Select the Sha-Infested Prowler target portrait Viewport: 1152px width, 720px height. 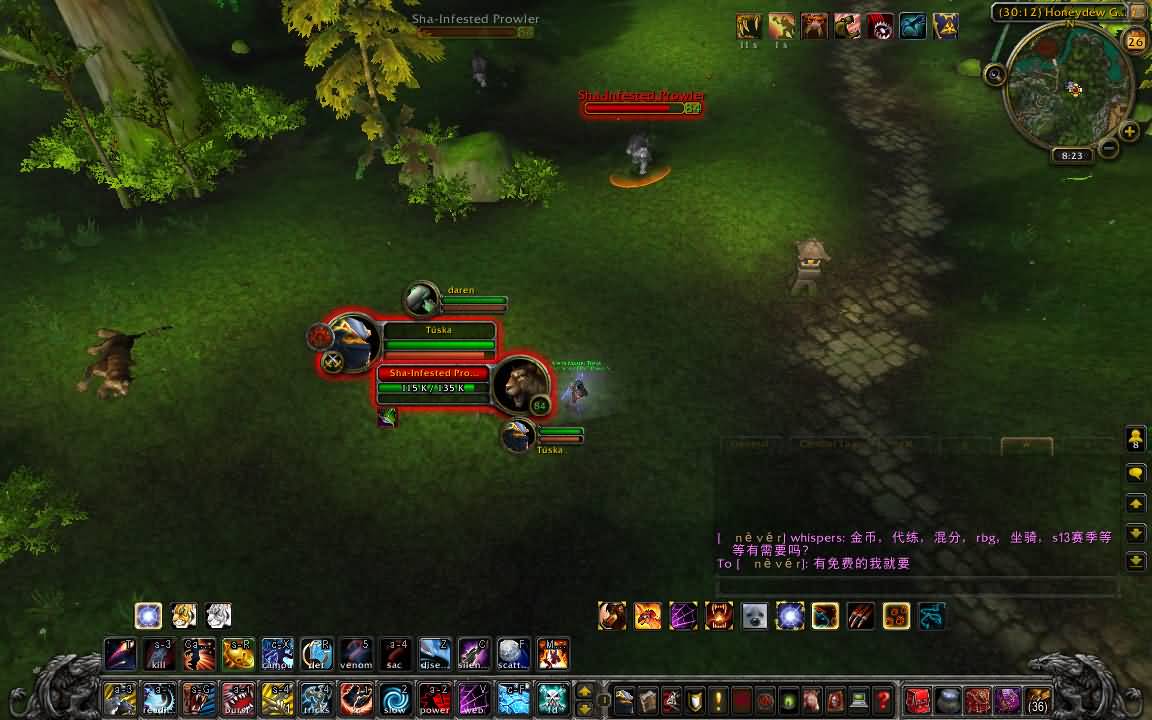tap(520, 384)
